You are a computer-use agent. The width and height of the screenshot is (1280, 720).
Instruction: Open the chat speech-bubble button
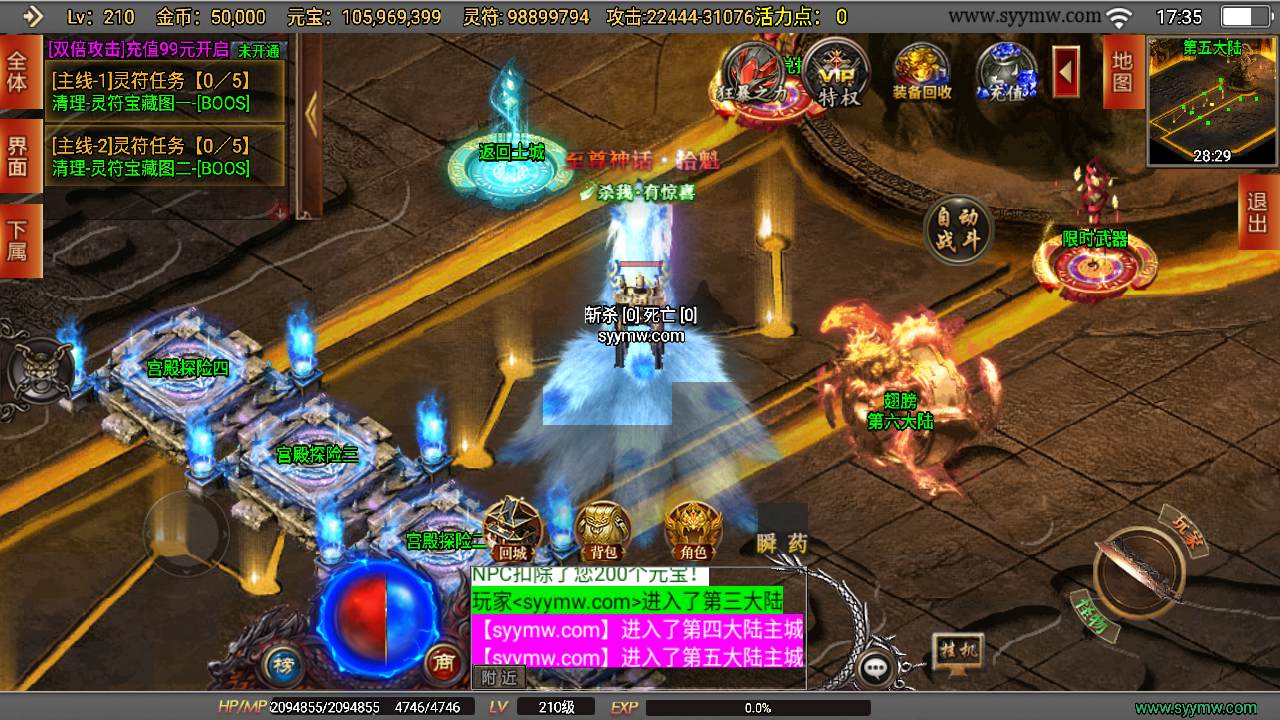(x=877, y=668)
